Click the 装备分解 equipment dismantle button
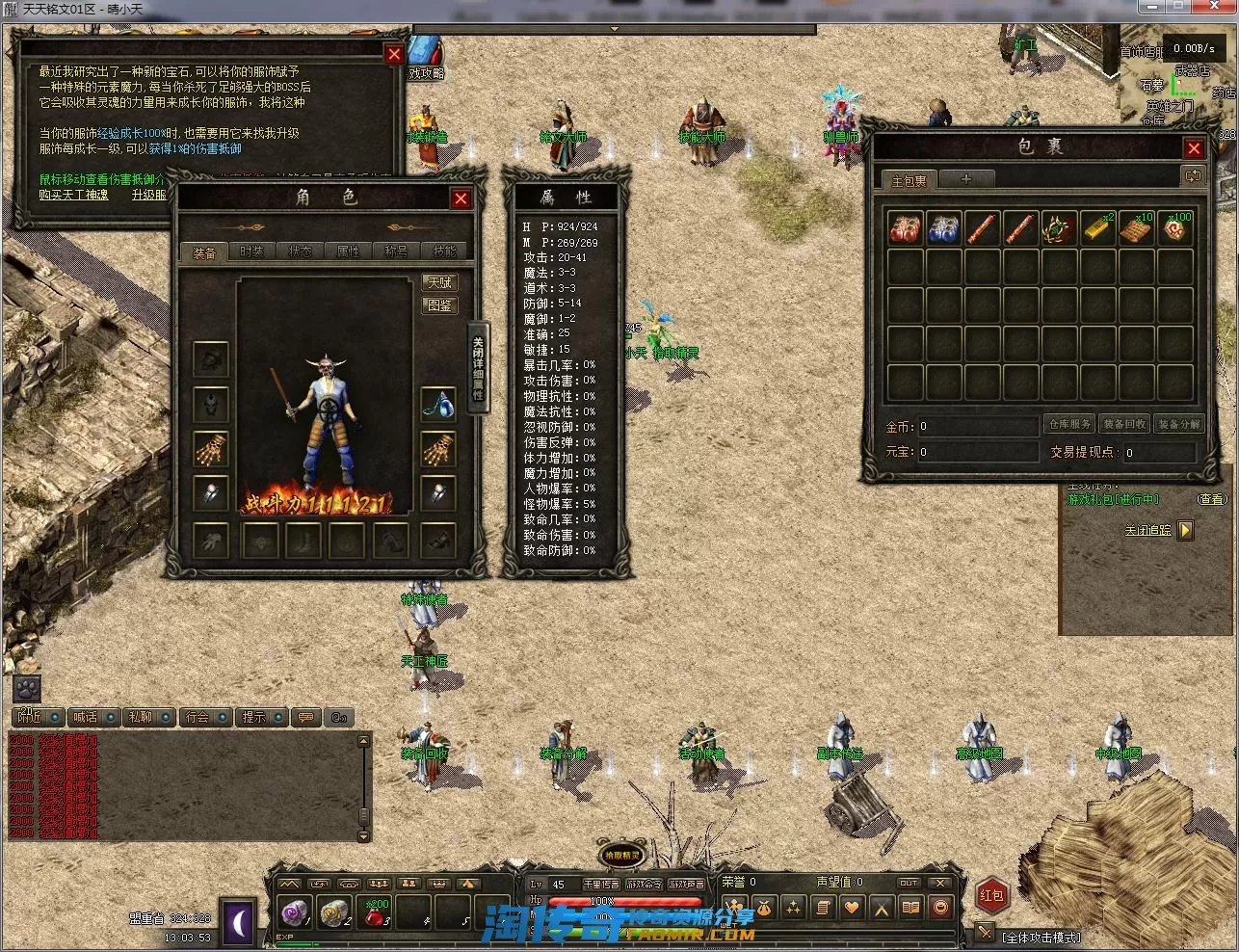This screenshot has width=1239, height=952. 1178,424
